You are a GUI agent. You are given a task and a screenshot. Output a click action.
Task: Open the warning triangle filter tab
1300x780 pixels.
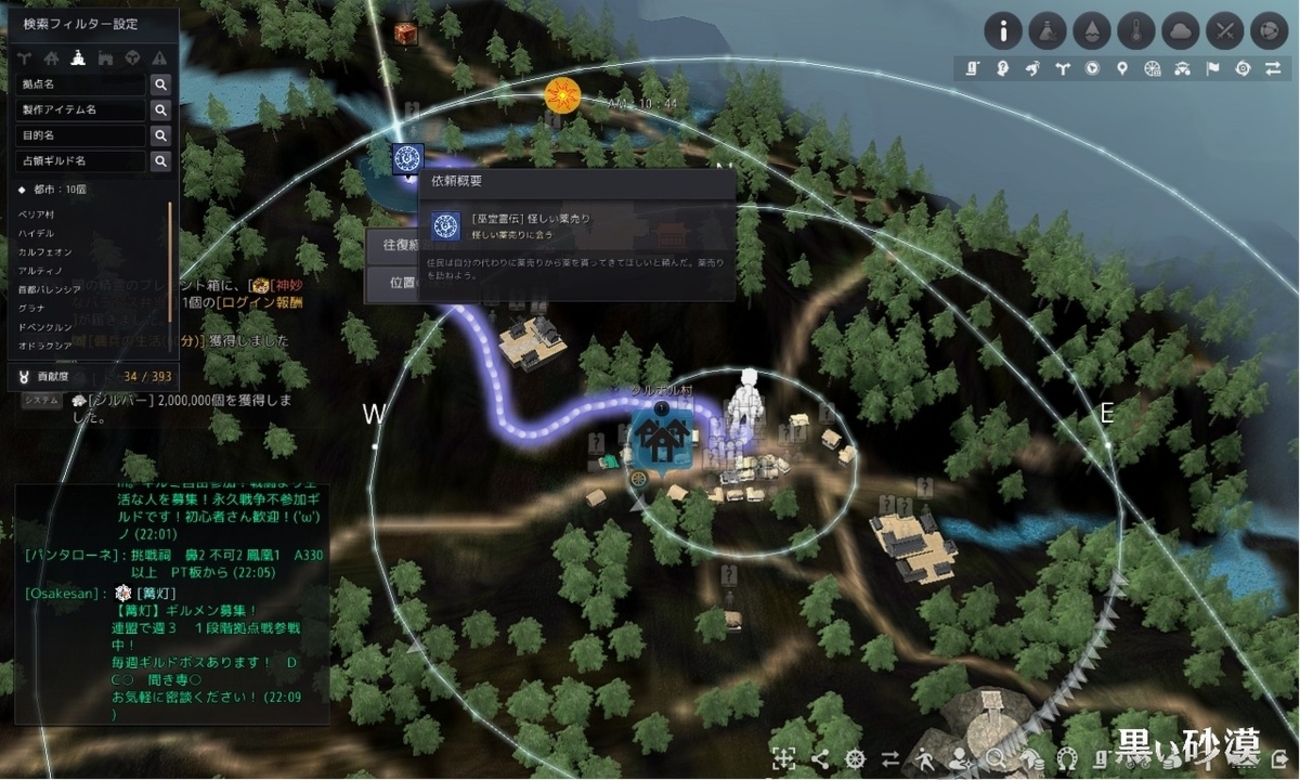159,58
